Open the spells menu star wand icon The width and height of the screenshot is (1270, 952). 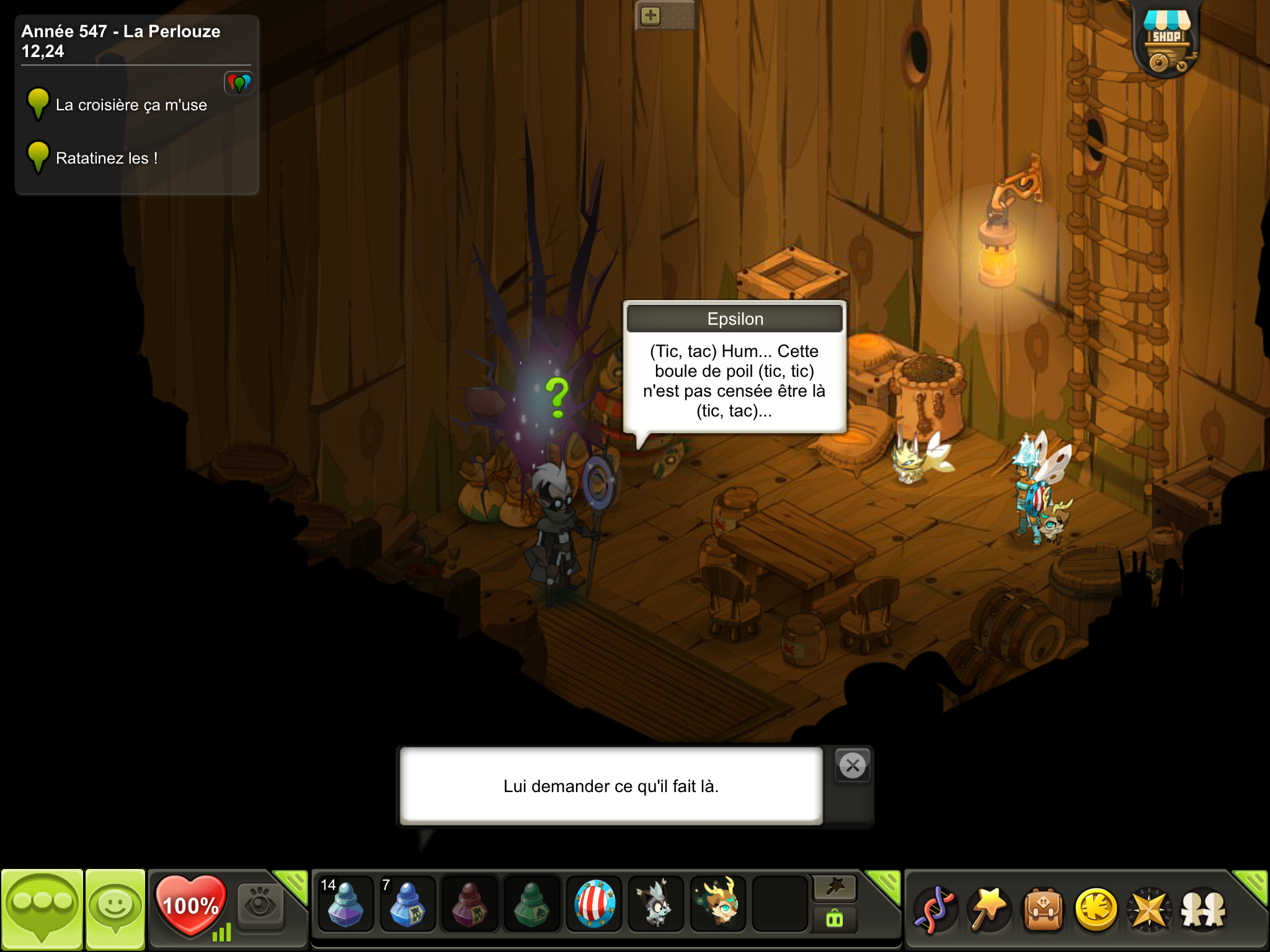(x=988, y=910)
